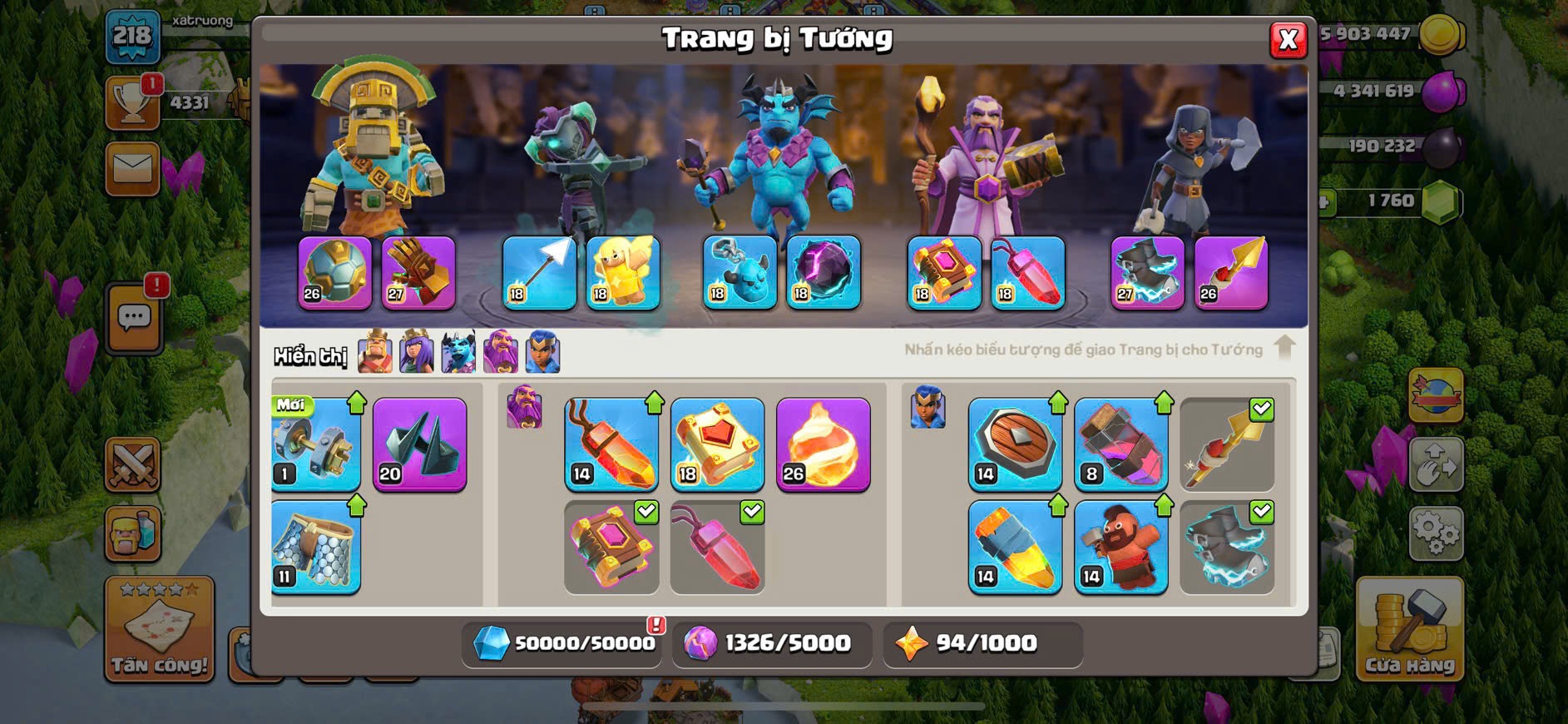Choose the Archer Queen's giant arrow slot
Viewport: 1568px width, 724px height.
(539, 272)
